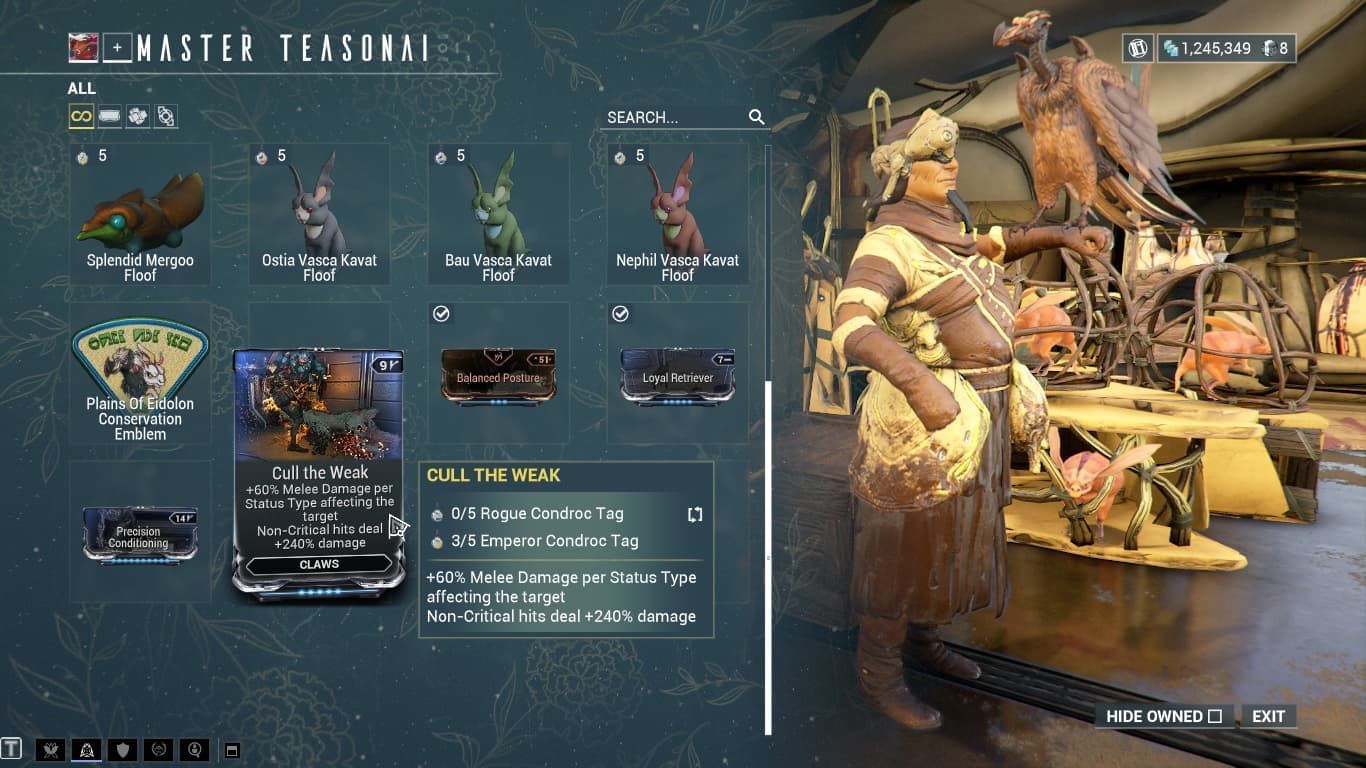This screenshot has width=1366, height=768.
Task: Click the EXIT button
Action: [x=1269, y=716]
